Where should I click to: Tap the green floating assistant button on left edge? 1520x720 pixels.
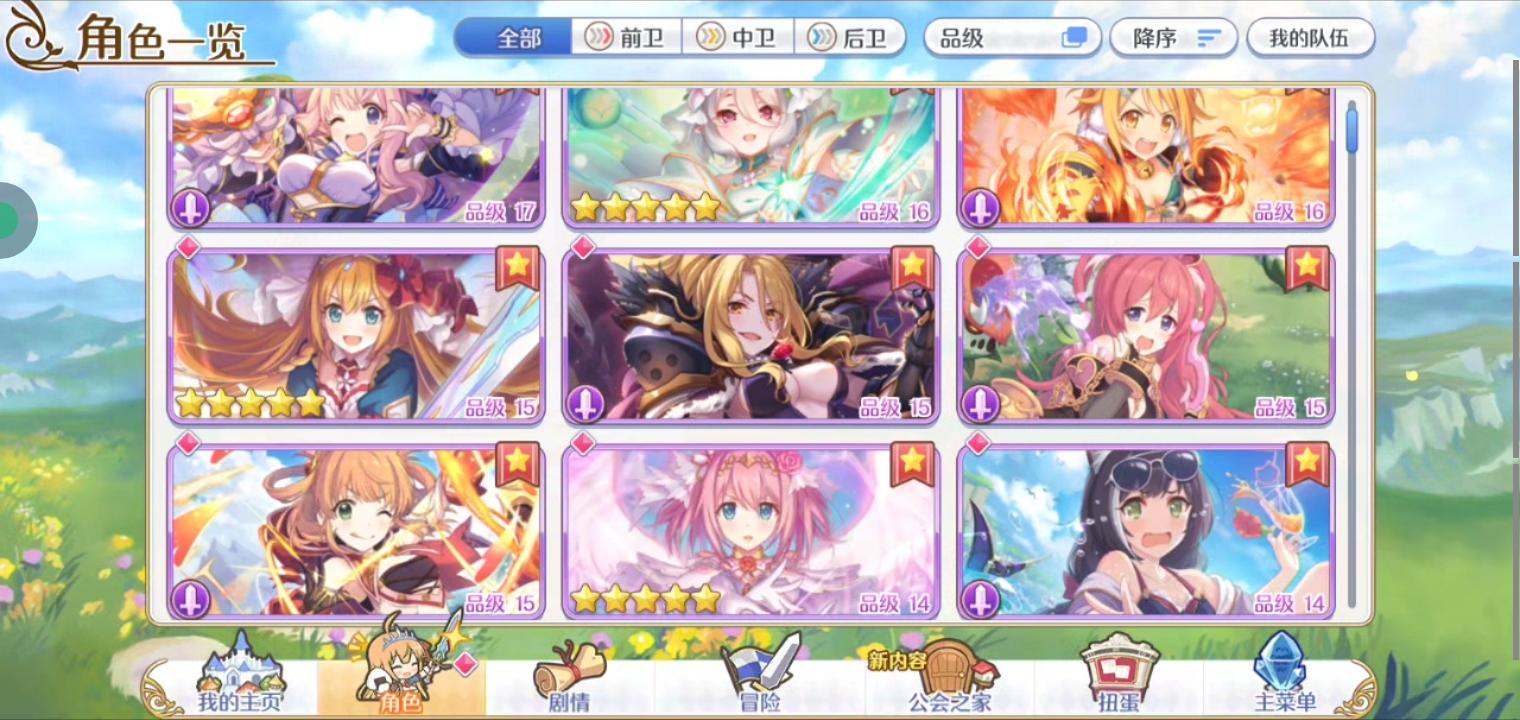(x=10, y=218)
